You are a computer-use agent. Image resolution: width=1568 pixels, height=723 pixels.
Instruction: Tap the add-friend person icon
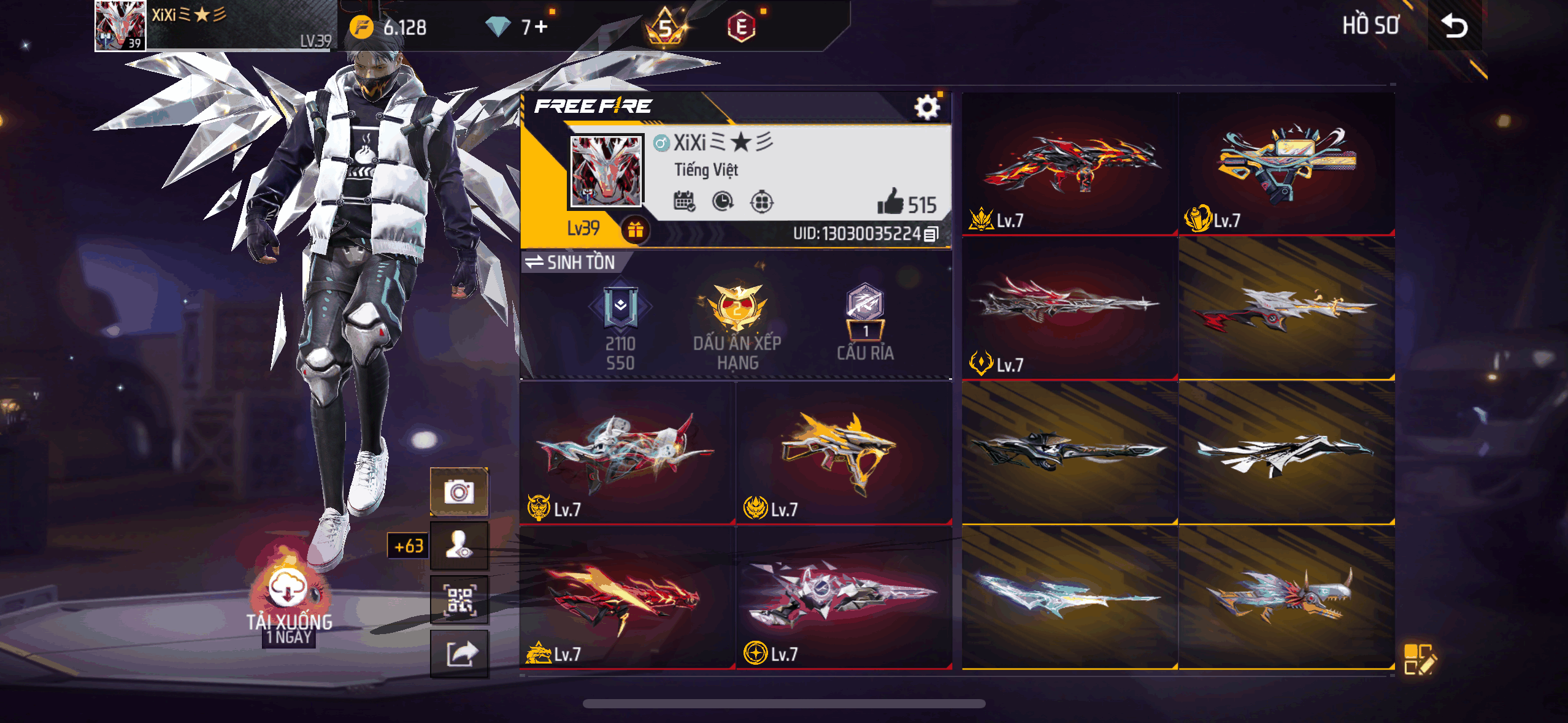459,544
